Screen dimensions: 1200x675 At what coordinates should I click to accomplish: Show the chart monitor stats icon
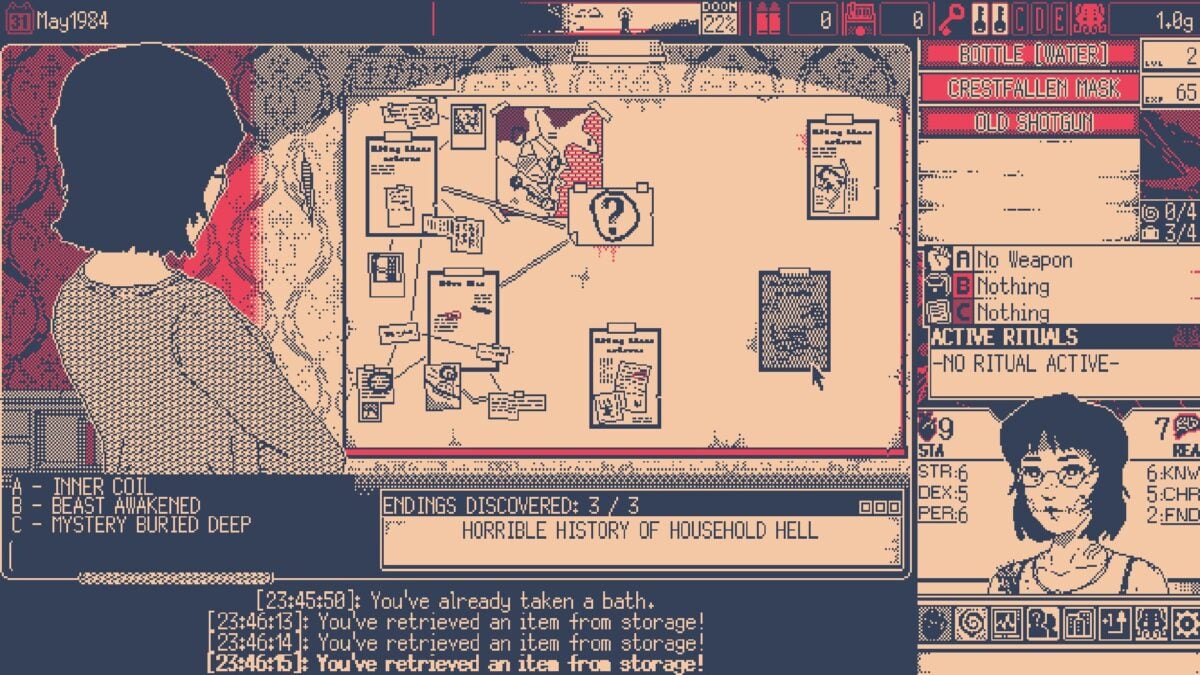coord(1006,625)
